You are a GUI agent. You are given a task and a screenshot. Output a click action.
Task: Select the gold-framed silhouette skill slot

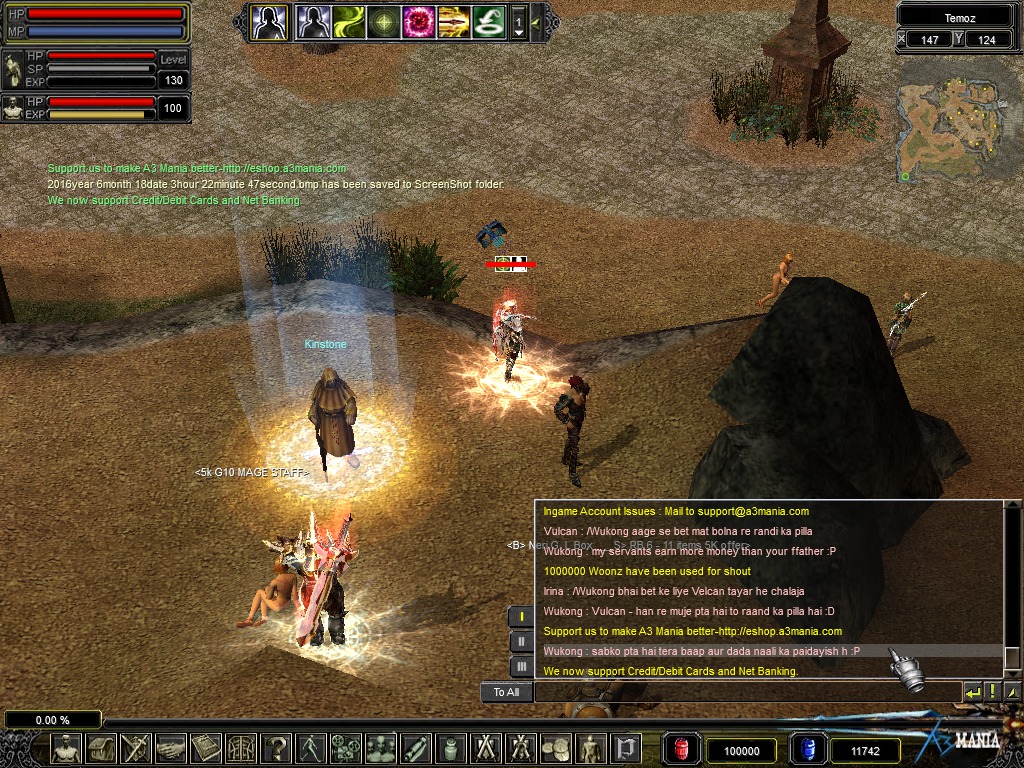pyautogui.click(x=269, y=21)
